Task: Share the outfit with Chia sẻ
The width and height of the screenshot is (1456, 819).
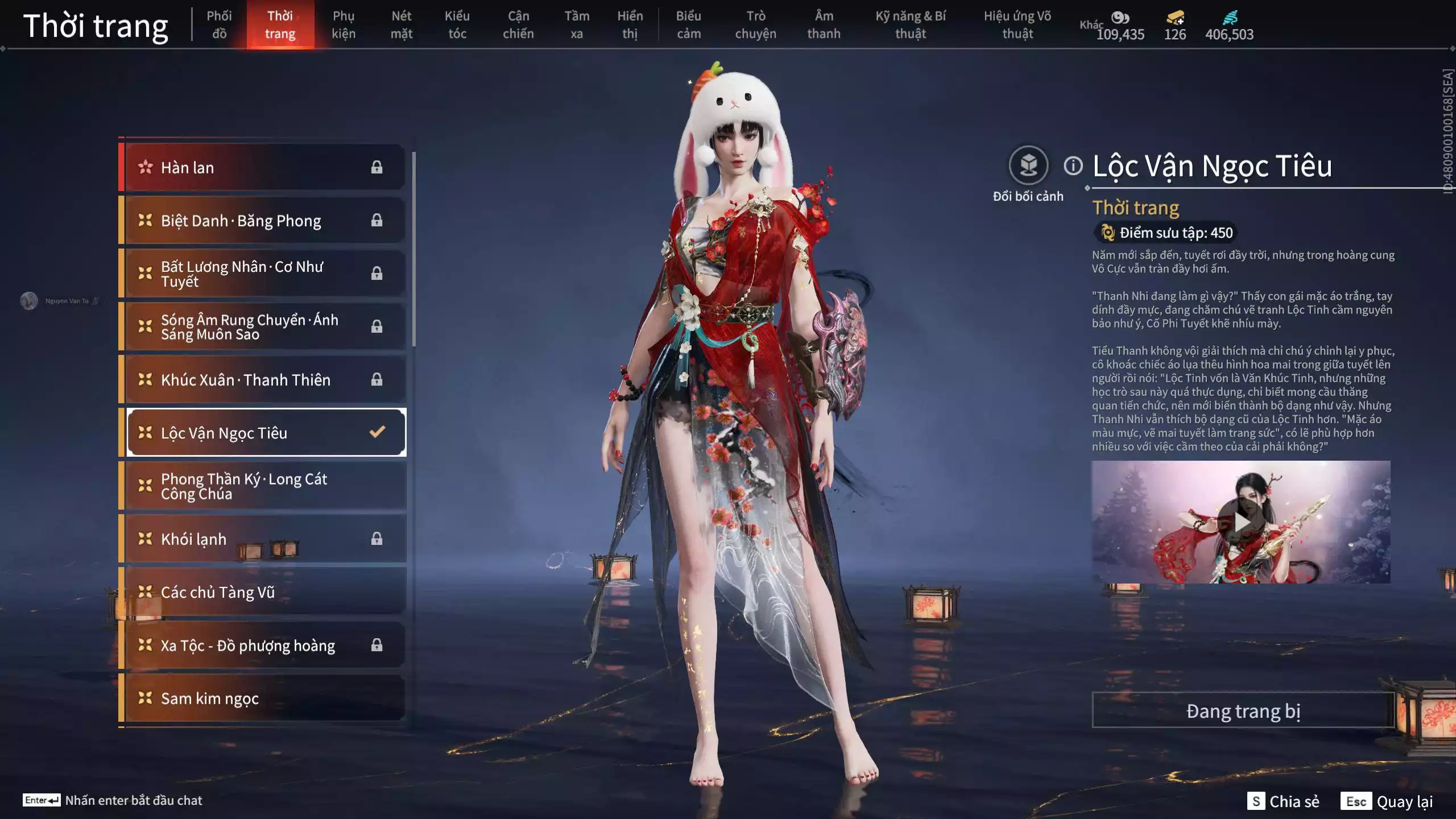Action: (1283, 801)
